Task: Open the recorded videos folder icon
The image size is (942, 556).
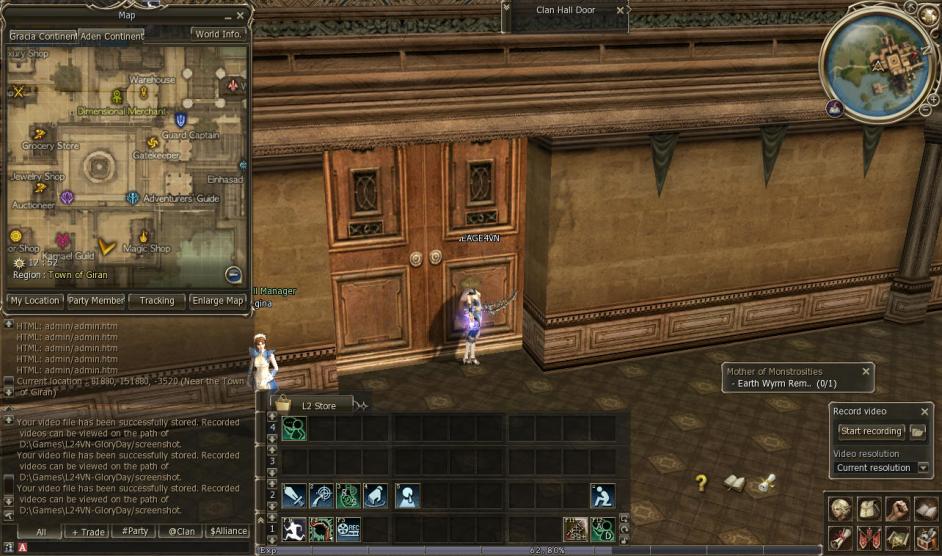Action: pyautogui.click(x=918, y=431)
